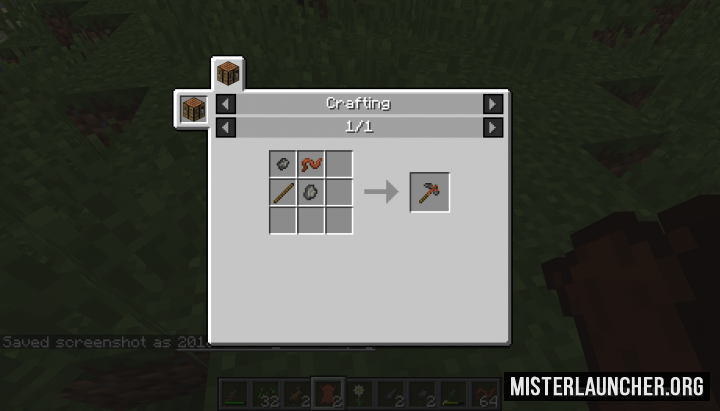This screenshot has width=720, height=411.
Task: Pick the rock ingredient directly left of the string
Action: tap(283, 165)
